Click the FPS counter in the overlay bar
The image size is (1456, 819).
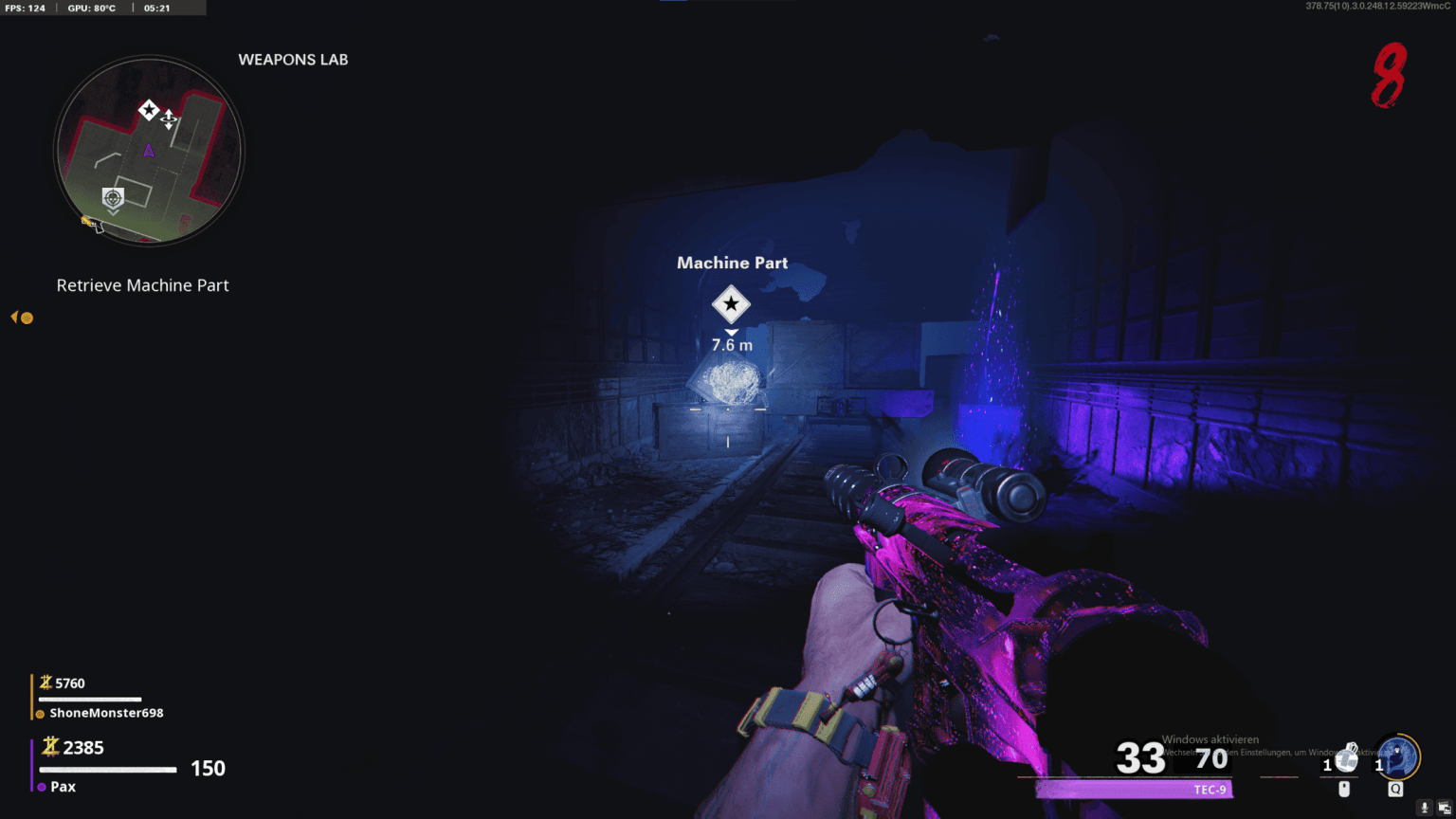26,9
